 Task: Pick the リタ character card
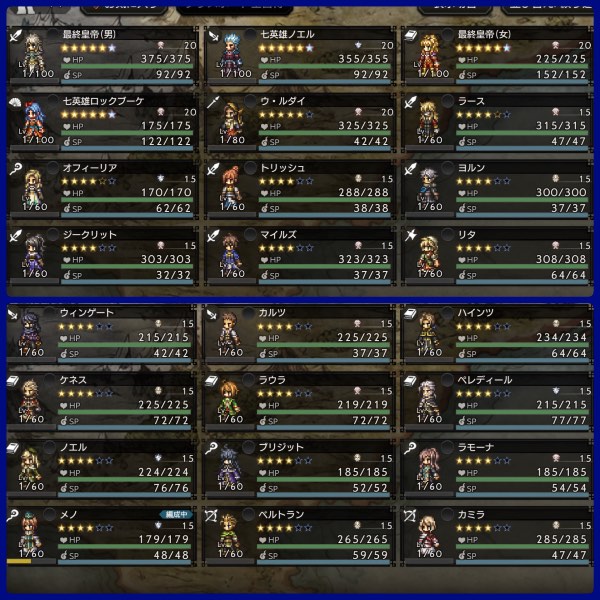click(x=498, y=252)
